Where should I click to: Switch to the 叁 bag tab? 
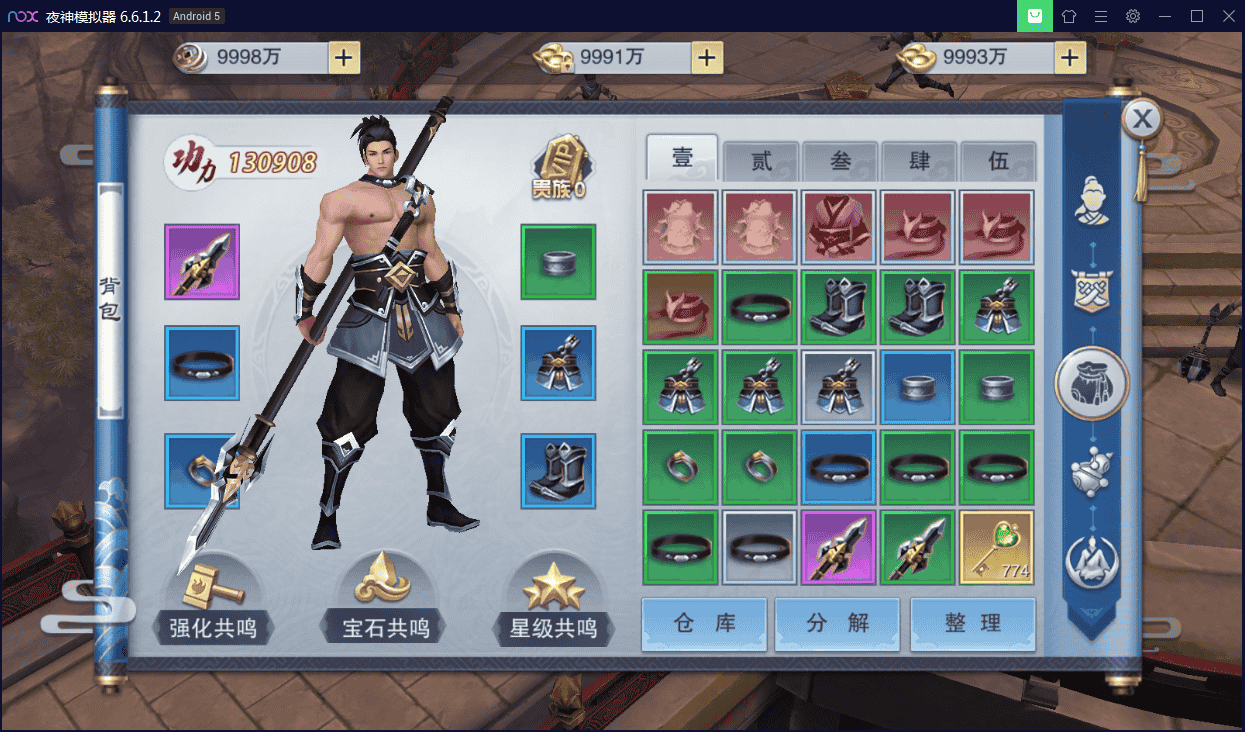pos(840,161)
